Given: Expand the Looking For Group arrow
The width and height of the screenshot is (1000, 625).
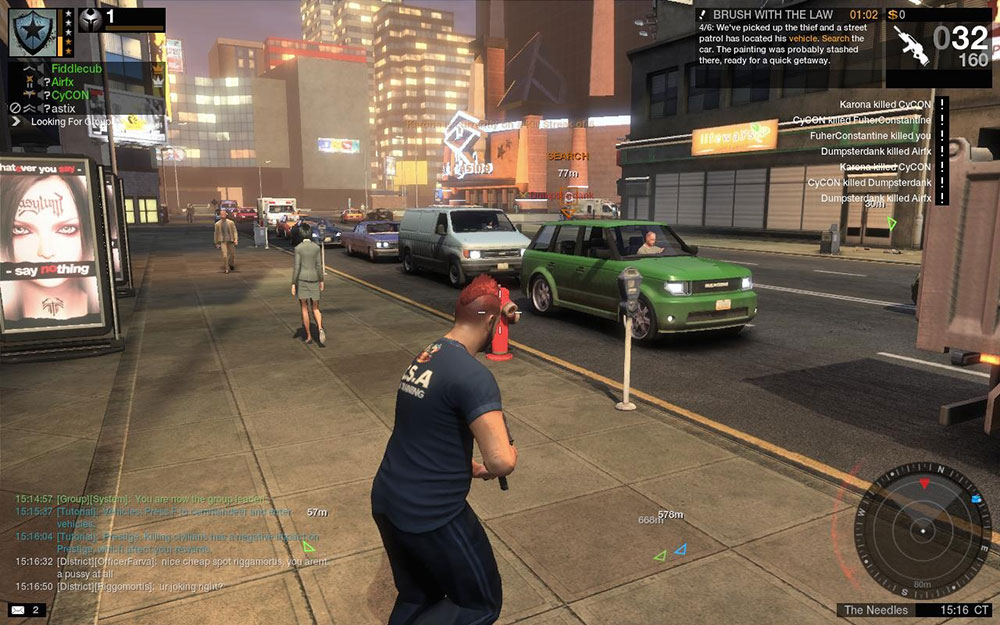Looking at the screenshot, I should point(16,121).
